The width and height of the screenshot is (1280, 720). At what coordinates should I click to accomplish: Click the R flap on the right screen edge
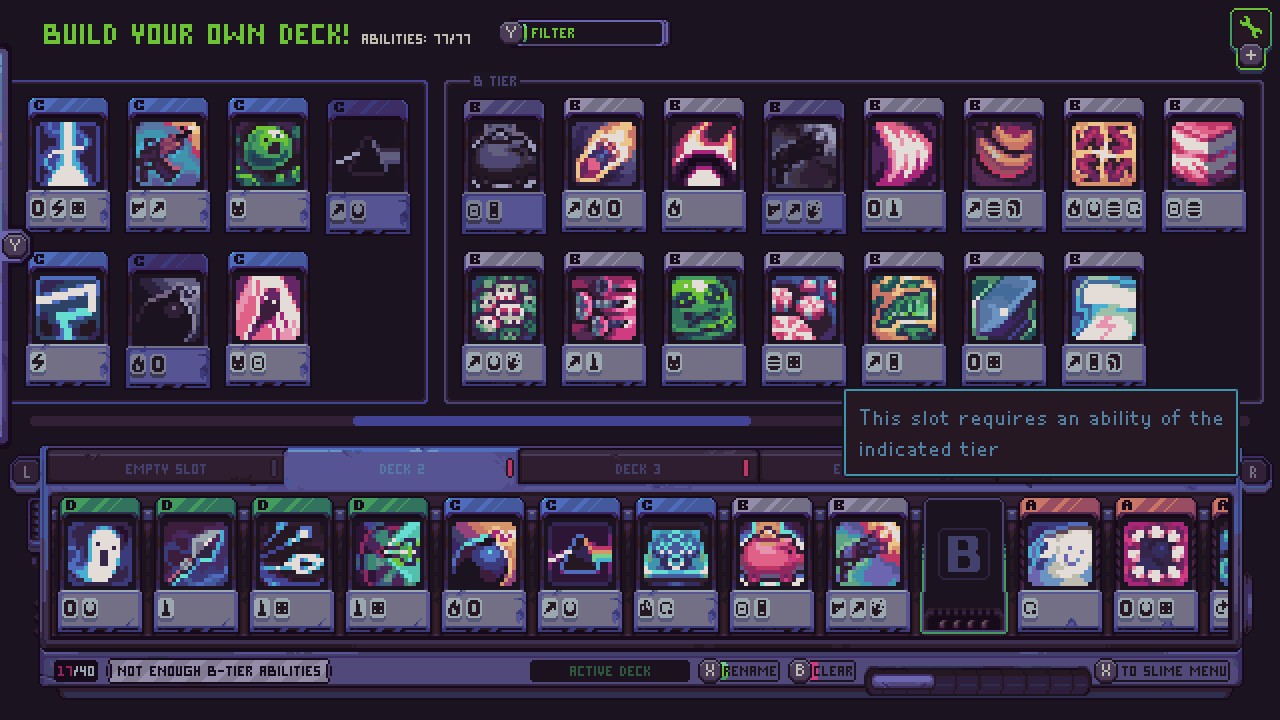(x=1253, y=471)
